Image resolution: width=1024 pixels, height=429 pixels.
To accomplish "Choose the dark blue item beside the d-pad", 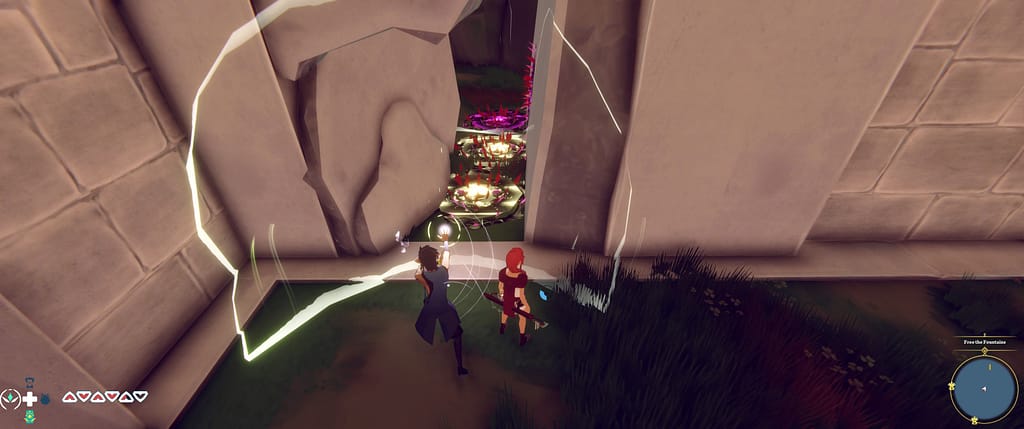I will (45, 400).
